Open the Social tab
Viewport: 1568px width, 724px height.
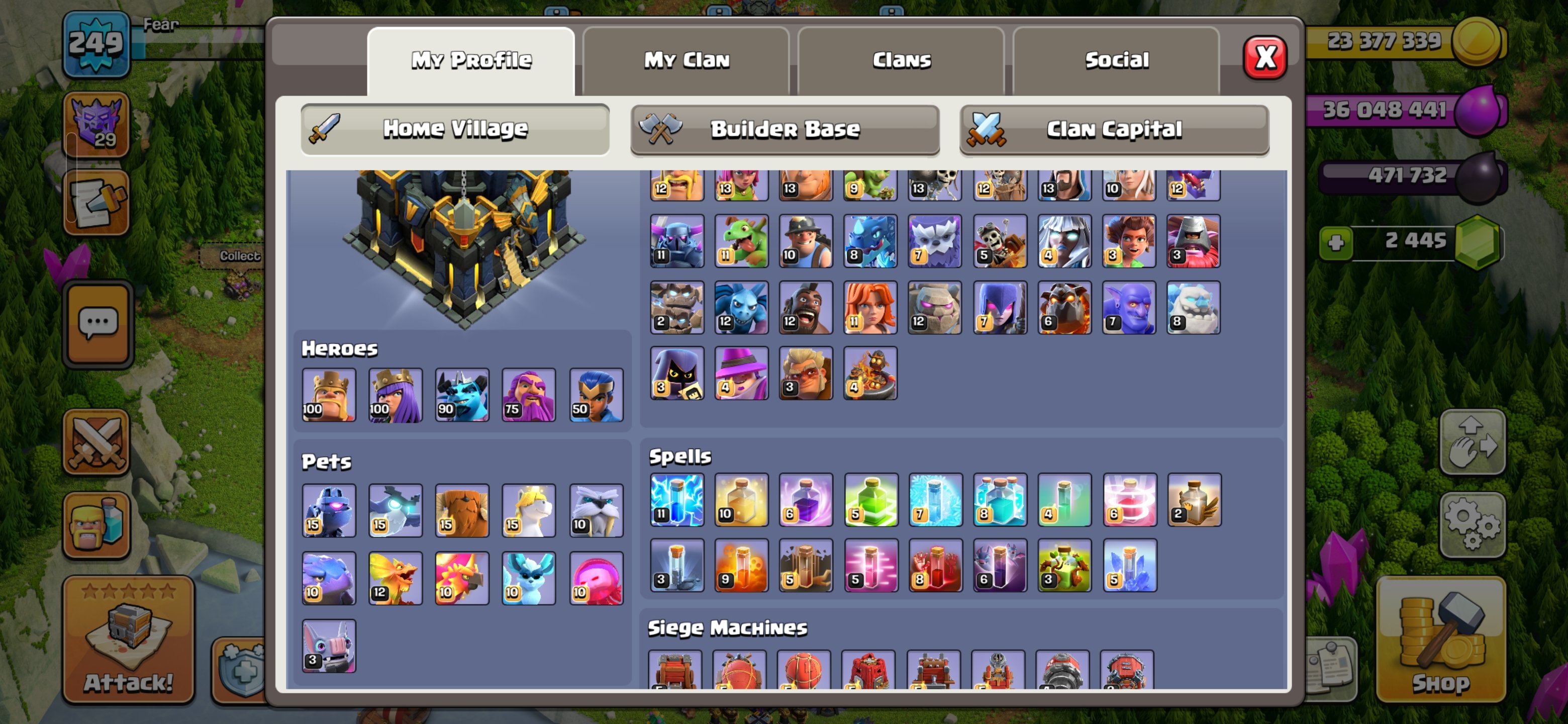1117,59
